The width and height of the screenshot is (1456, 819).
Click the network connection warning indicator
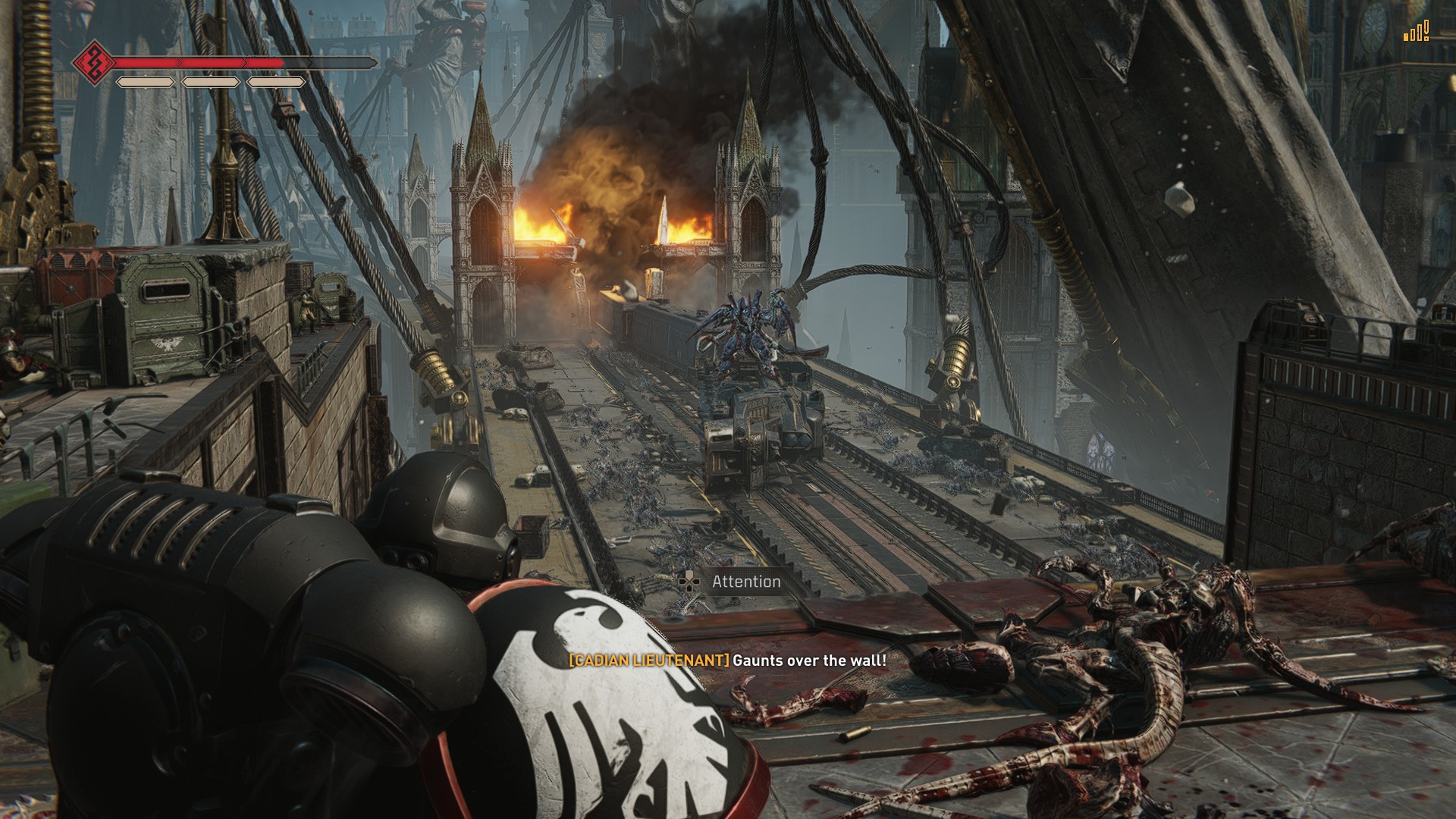pos(1415,32)
